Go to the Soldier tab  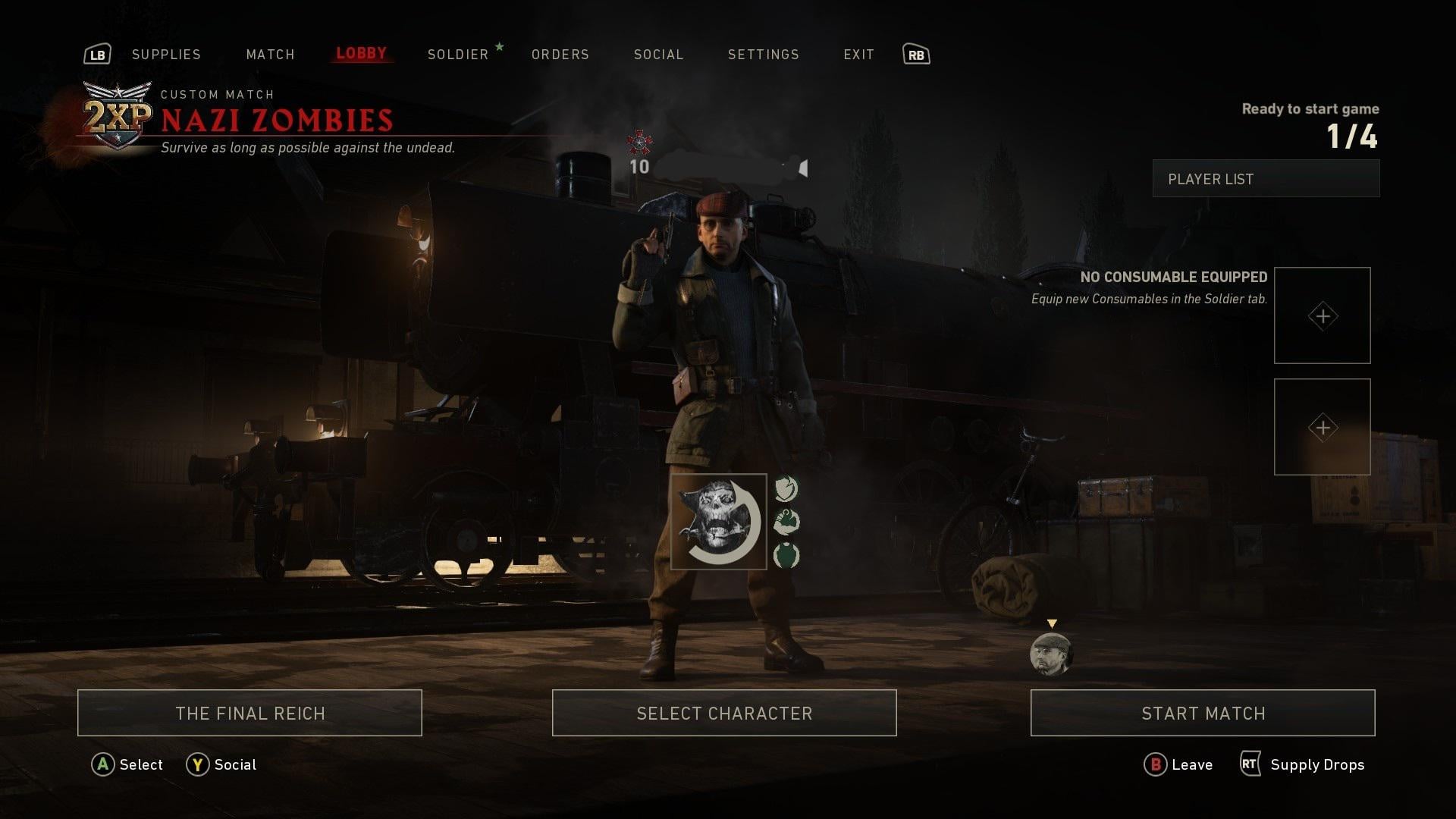coord(458,55)
